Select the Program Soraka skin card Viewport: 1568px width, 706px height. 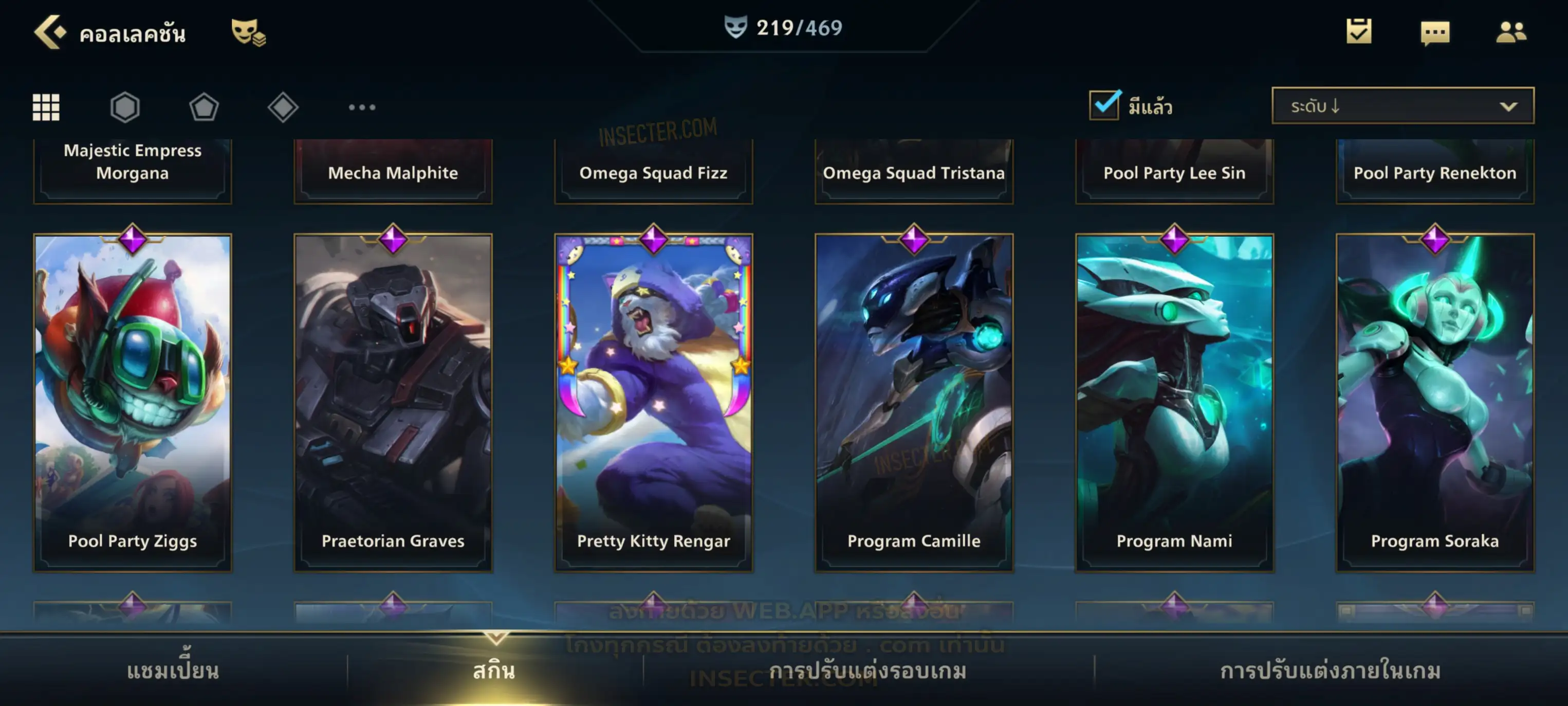click(1435, 402)
